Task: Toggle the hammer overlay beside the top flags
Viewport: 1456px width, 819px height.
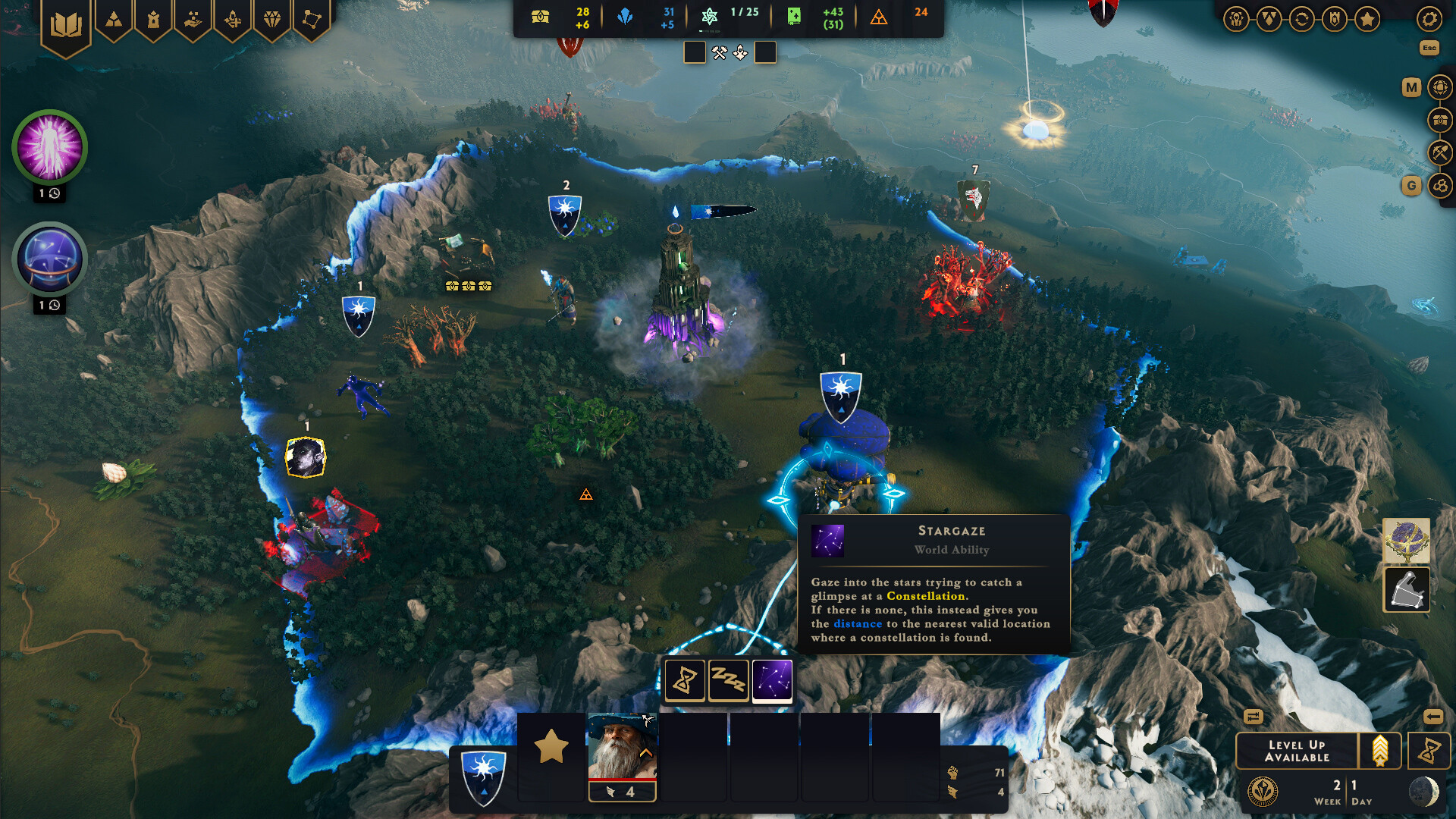Action: click(x=718, y=52)
